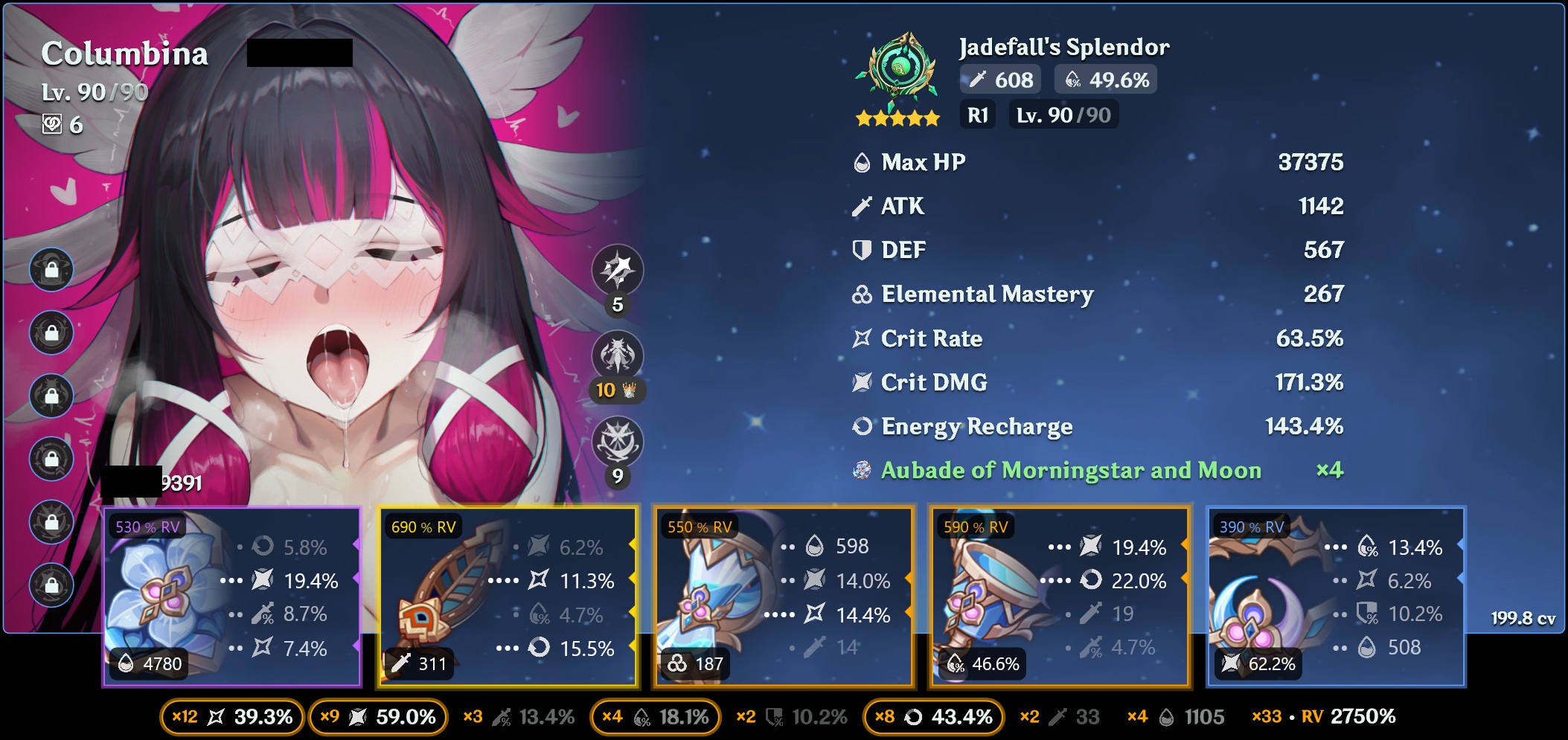Highlight the x12 Crit Rate 39.3% substat chip

pyautogui.click(x=232, y=717)
